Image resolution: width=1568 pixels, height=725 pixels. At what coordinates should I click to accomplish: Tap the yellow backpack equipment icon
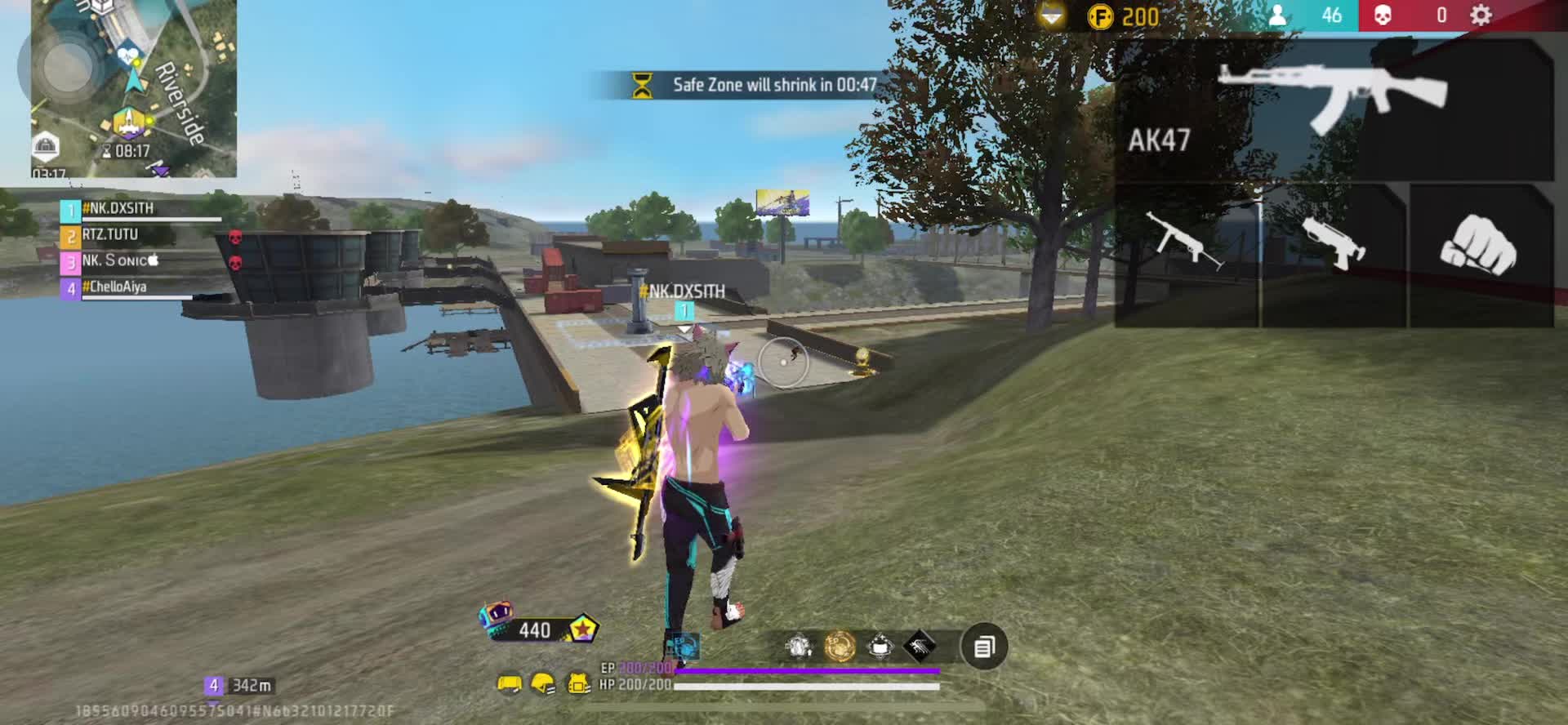[509, 684]
